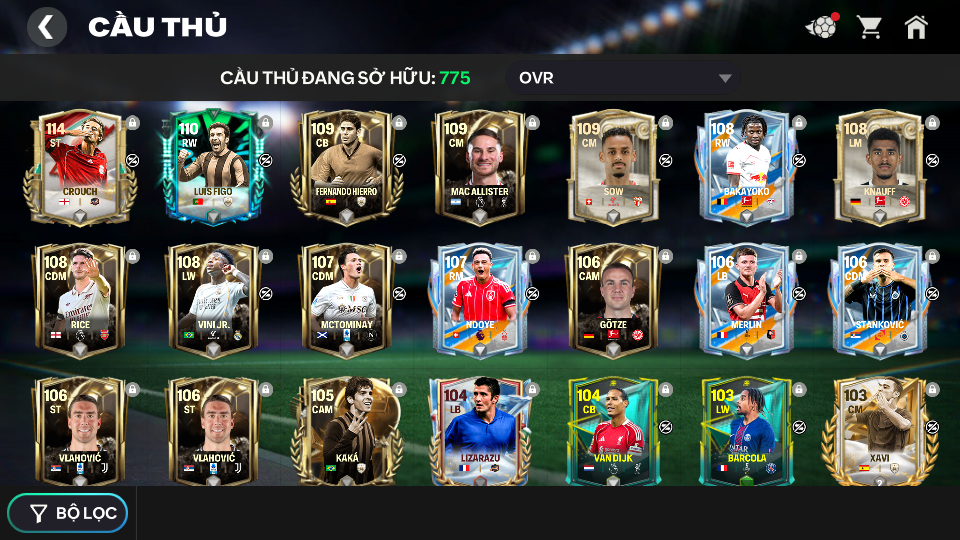Viewport: 960px width, 540px height.
Task: Open the shopping cart store
Action: click(x=869, y=27)
